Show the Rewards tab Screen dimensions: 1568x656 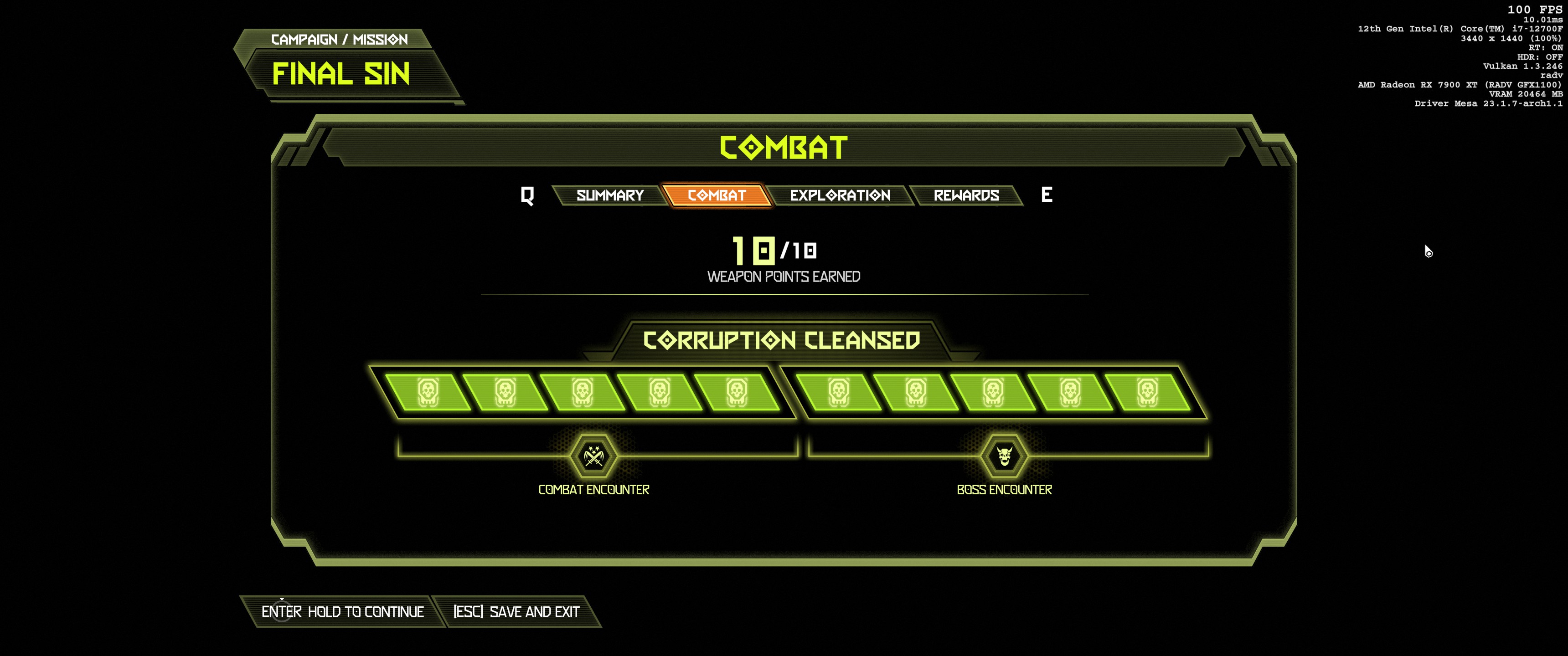(x=966, y=195)
